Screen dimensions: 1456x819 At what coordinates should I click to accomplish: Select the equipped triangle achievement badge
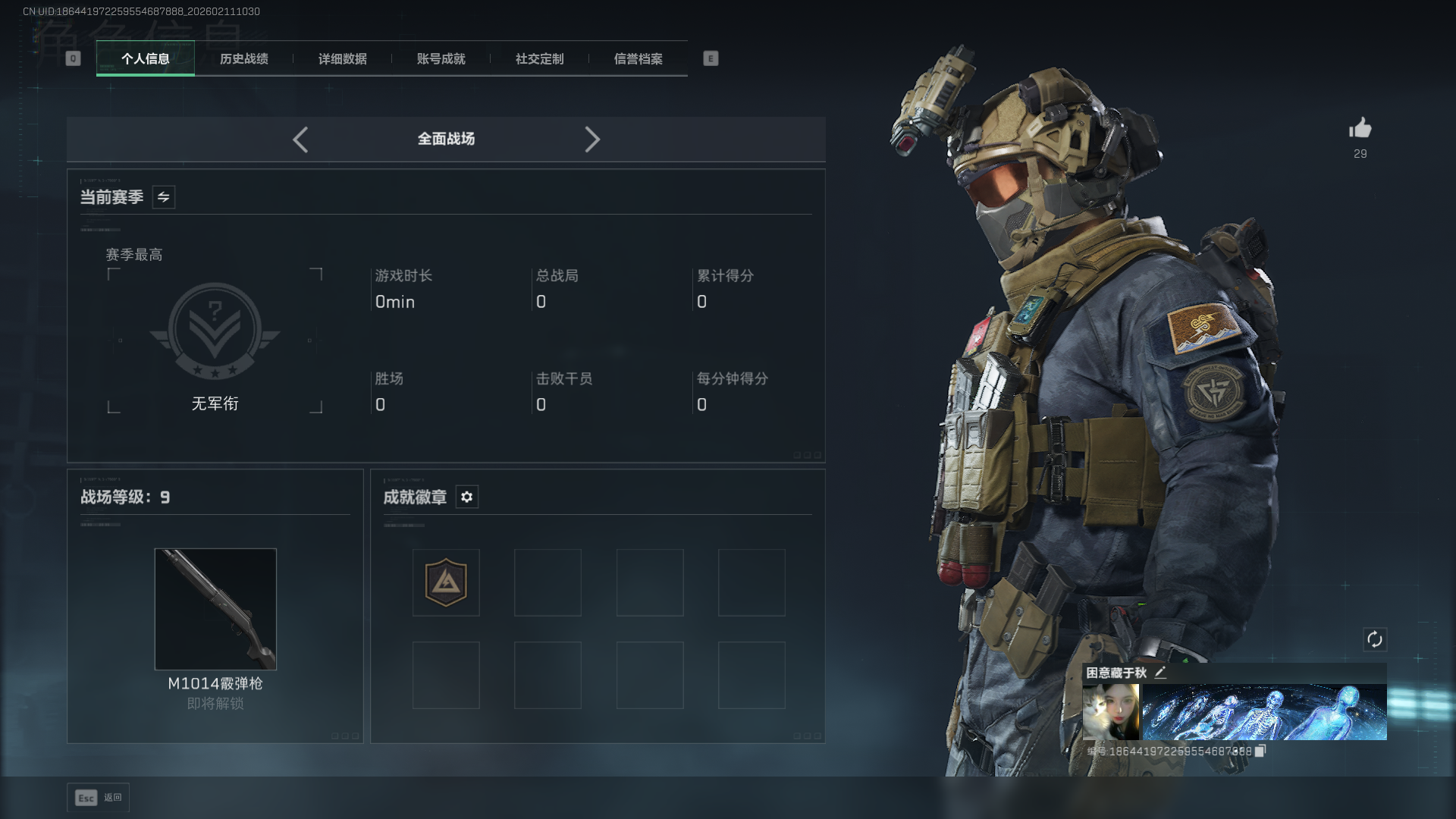pyautogui.click(x=446, y=582)
